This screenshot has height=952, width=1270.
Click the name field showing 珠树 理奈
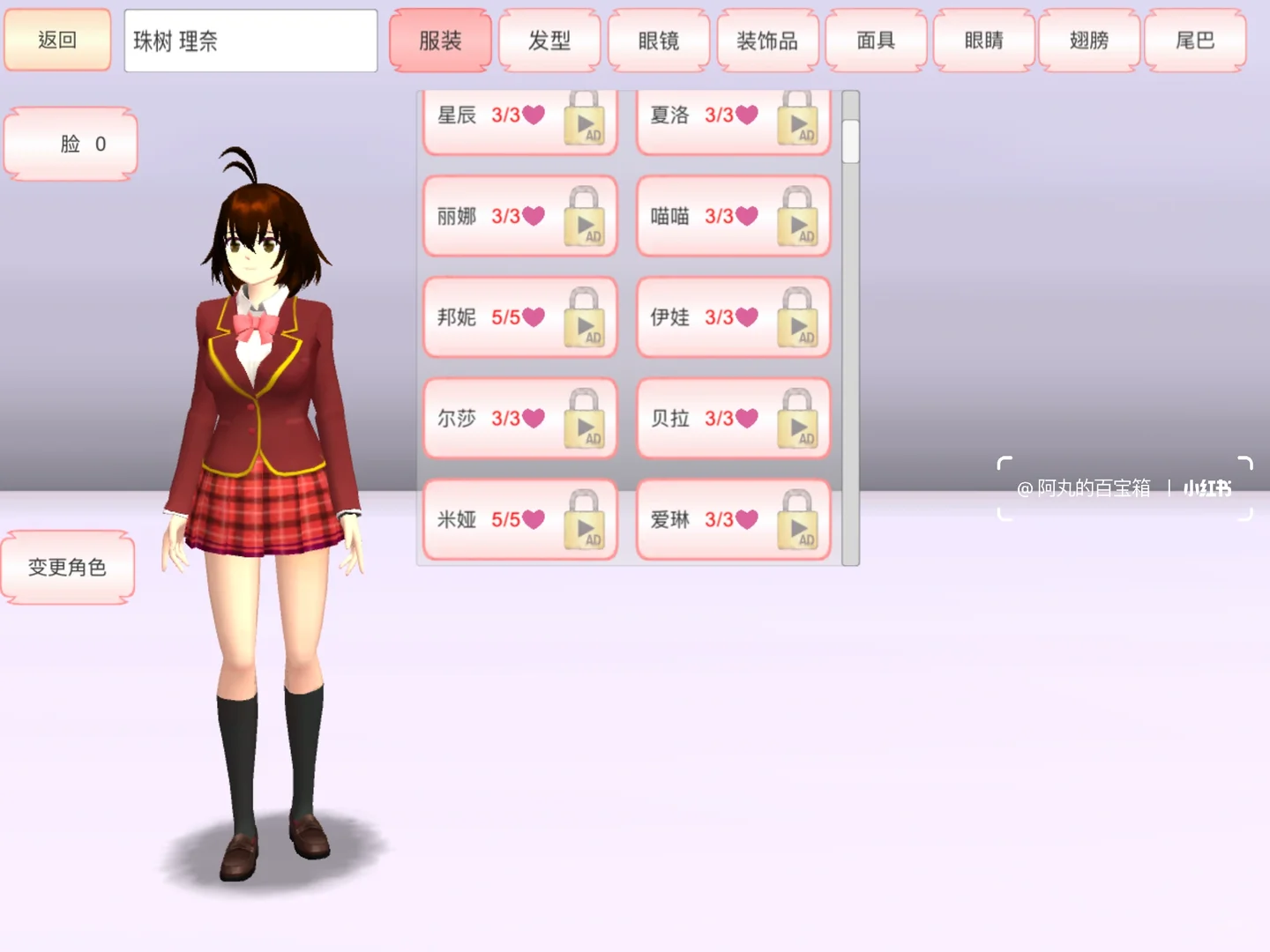(250, 40)
